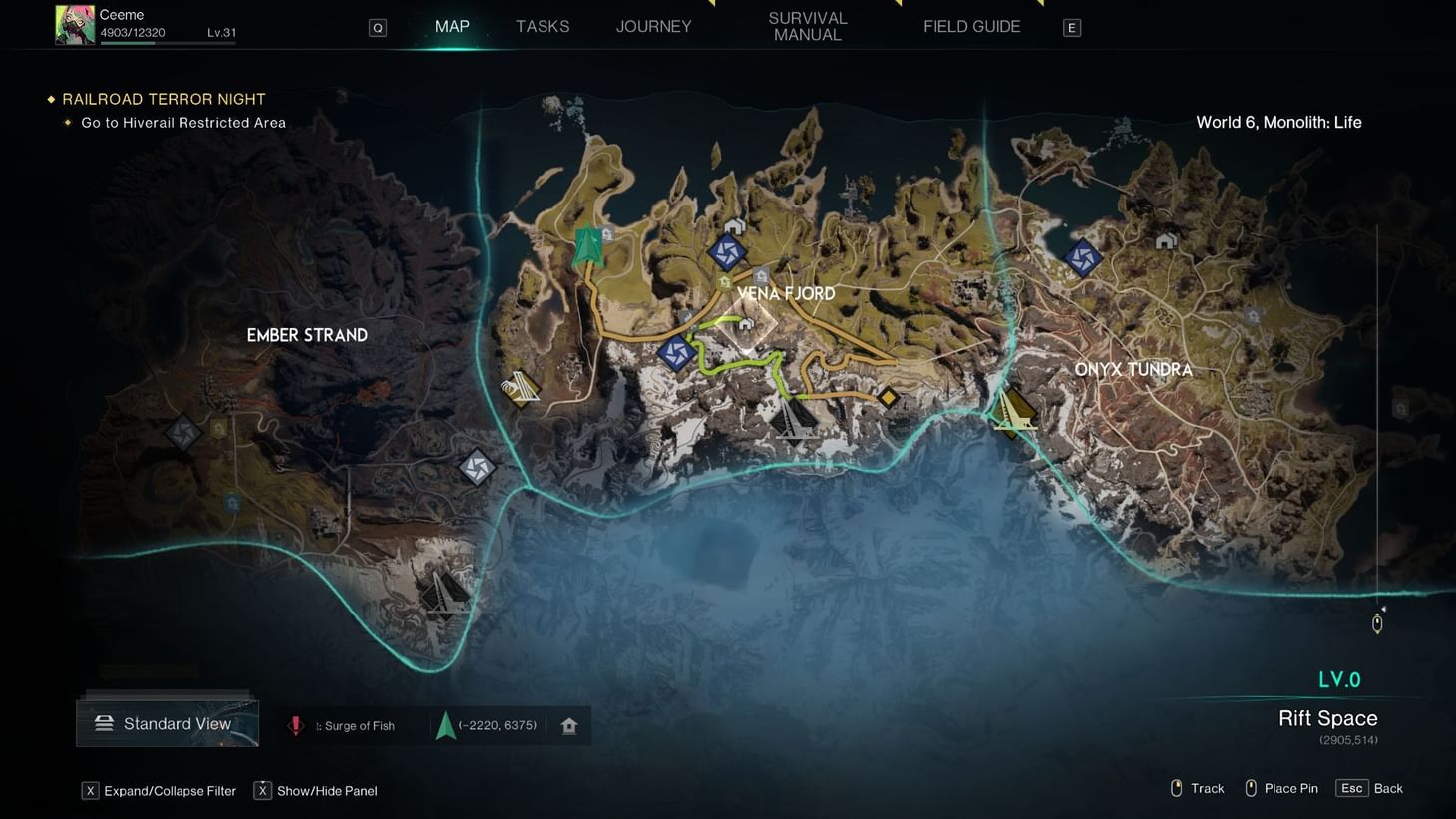Select the yellow diamond quest marker
Viewport: 1456px width, 819px height.
coord(889,397)
